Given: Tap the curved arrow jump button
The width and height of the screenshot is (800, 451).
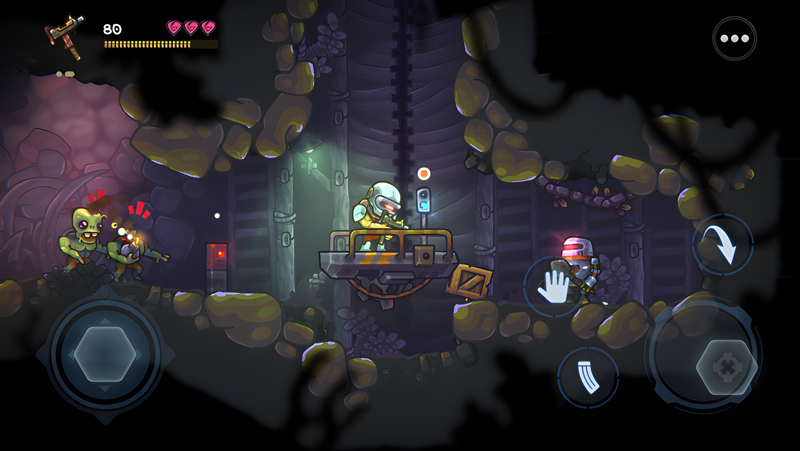Looking at the screenshot, I should click(x=722, y=245).
